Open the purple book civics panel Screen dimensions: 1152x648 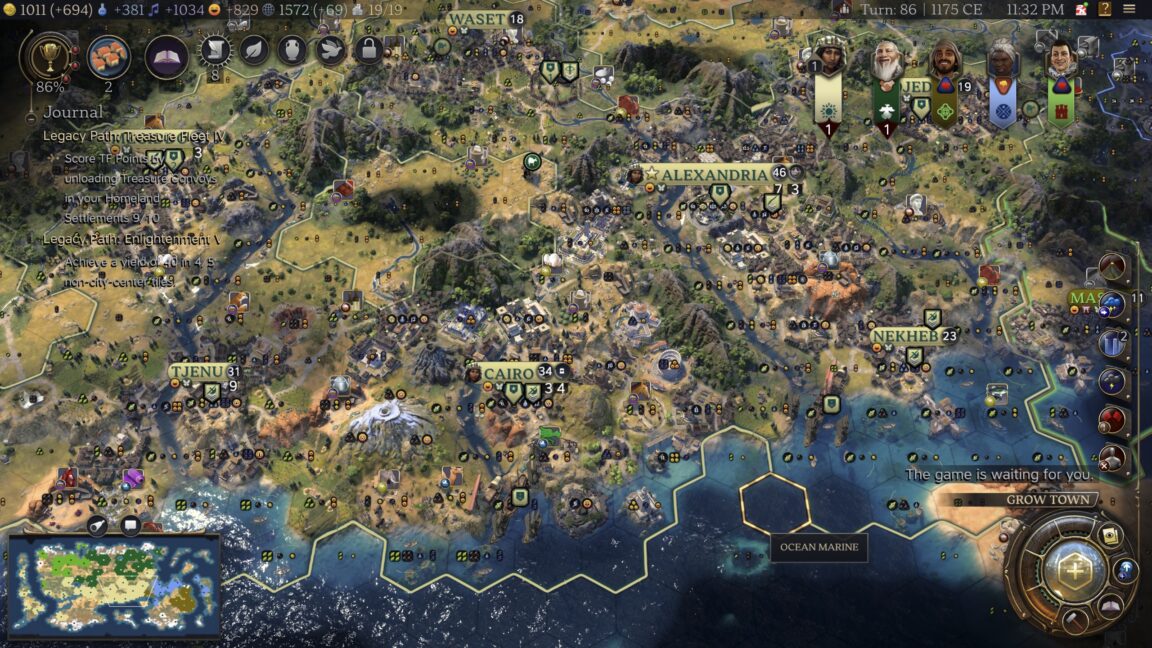pyautogui.click(x=167, y=57)
